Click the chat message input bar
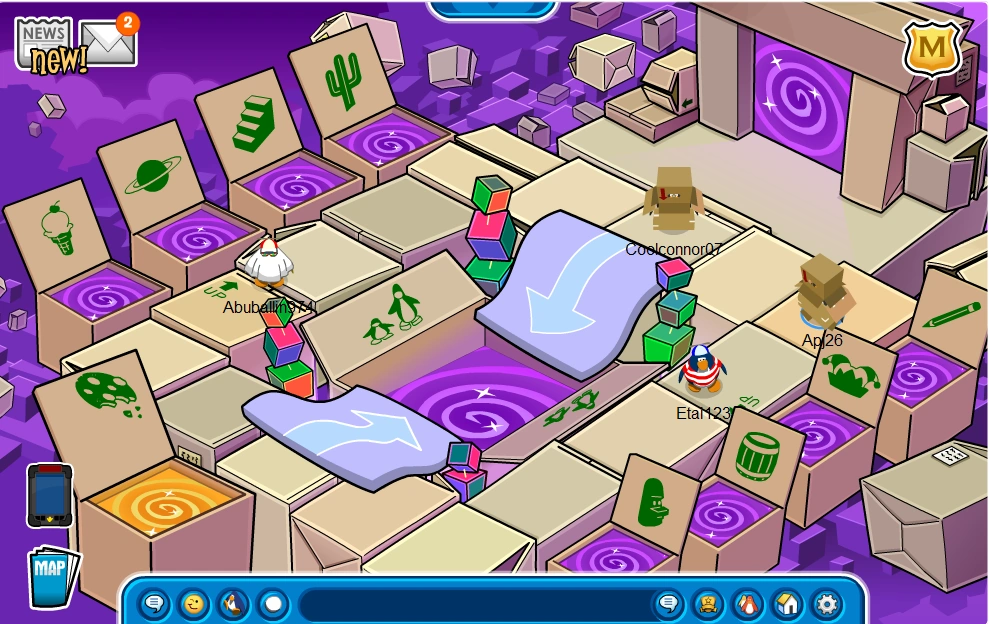989x624 pixels. coord(475,605)
